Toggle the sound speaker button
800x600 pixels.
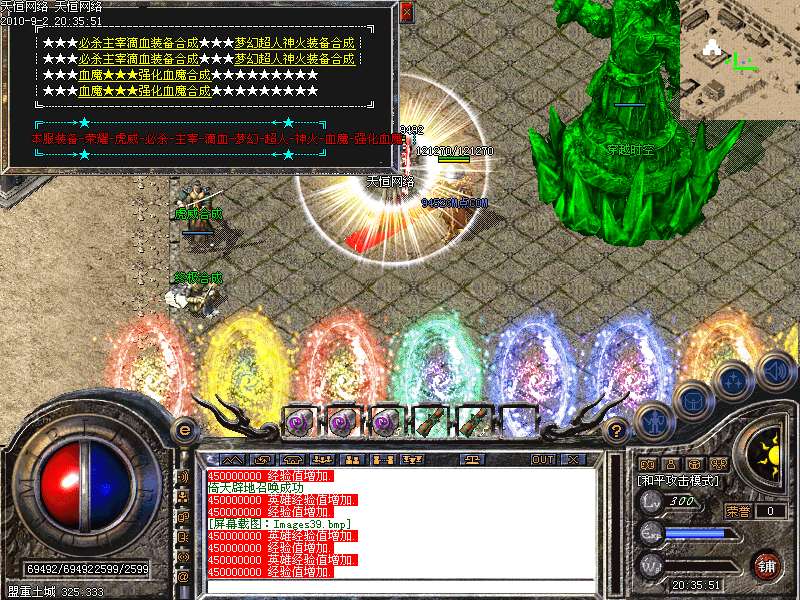(x=777, y=370)
